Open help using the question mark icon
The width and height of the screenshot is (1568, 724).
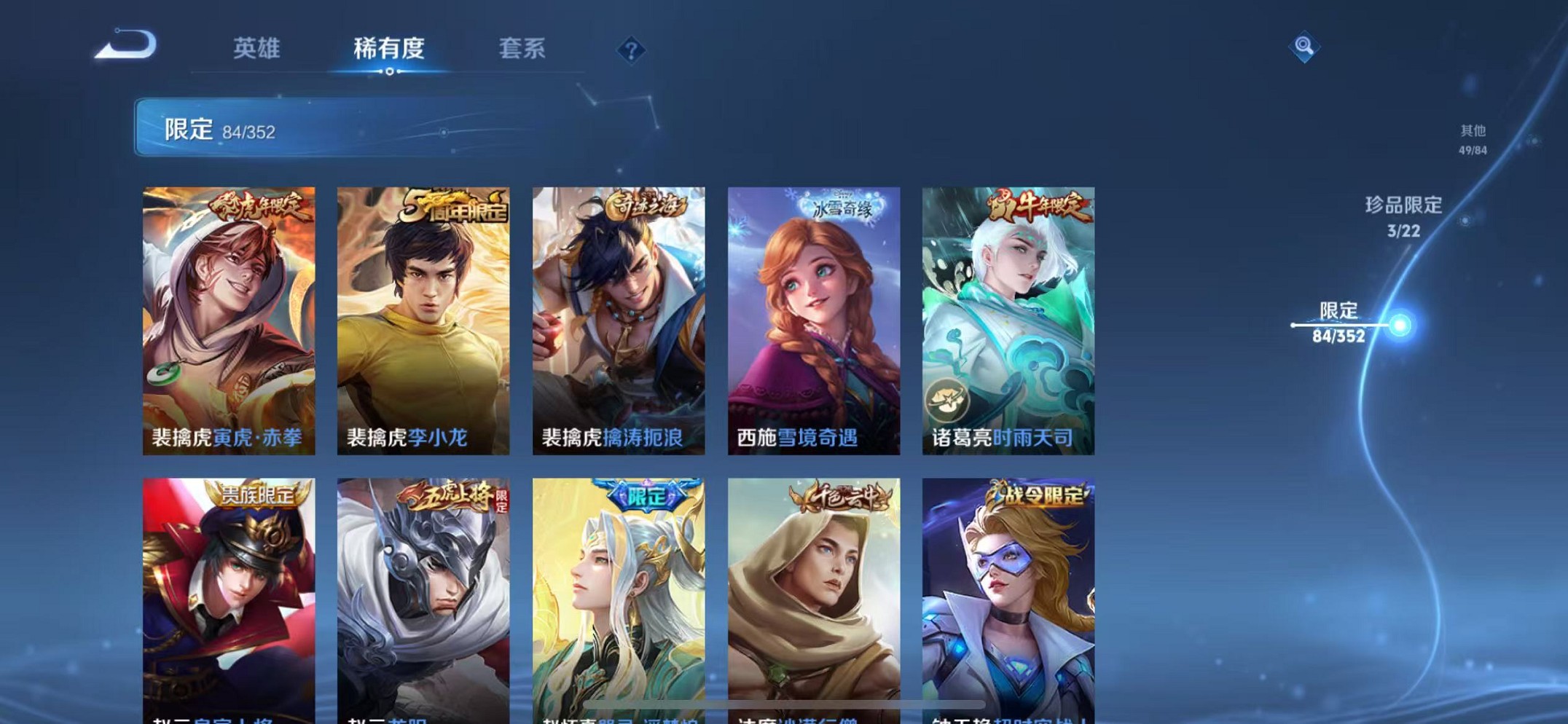(x=633, y=50)
